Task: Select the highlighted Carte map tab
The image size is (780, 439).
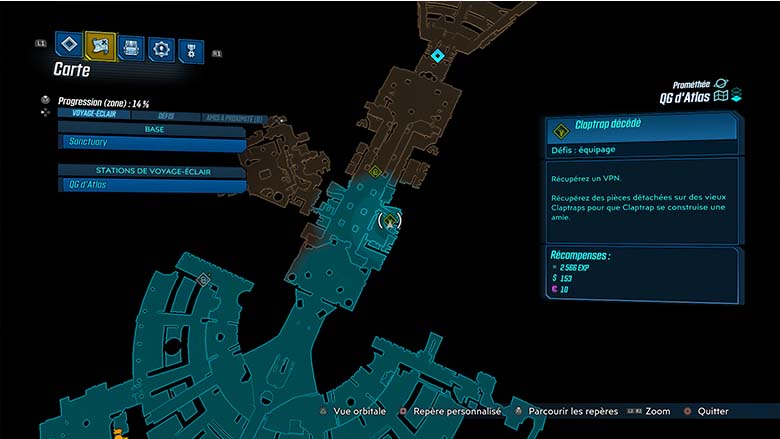Action: (100, 45)
